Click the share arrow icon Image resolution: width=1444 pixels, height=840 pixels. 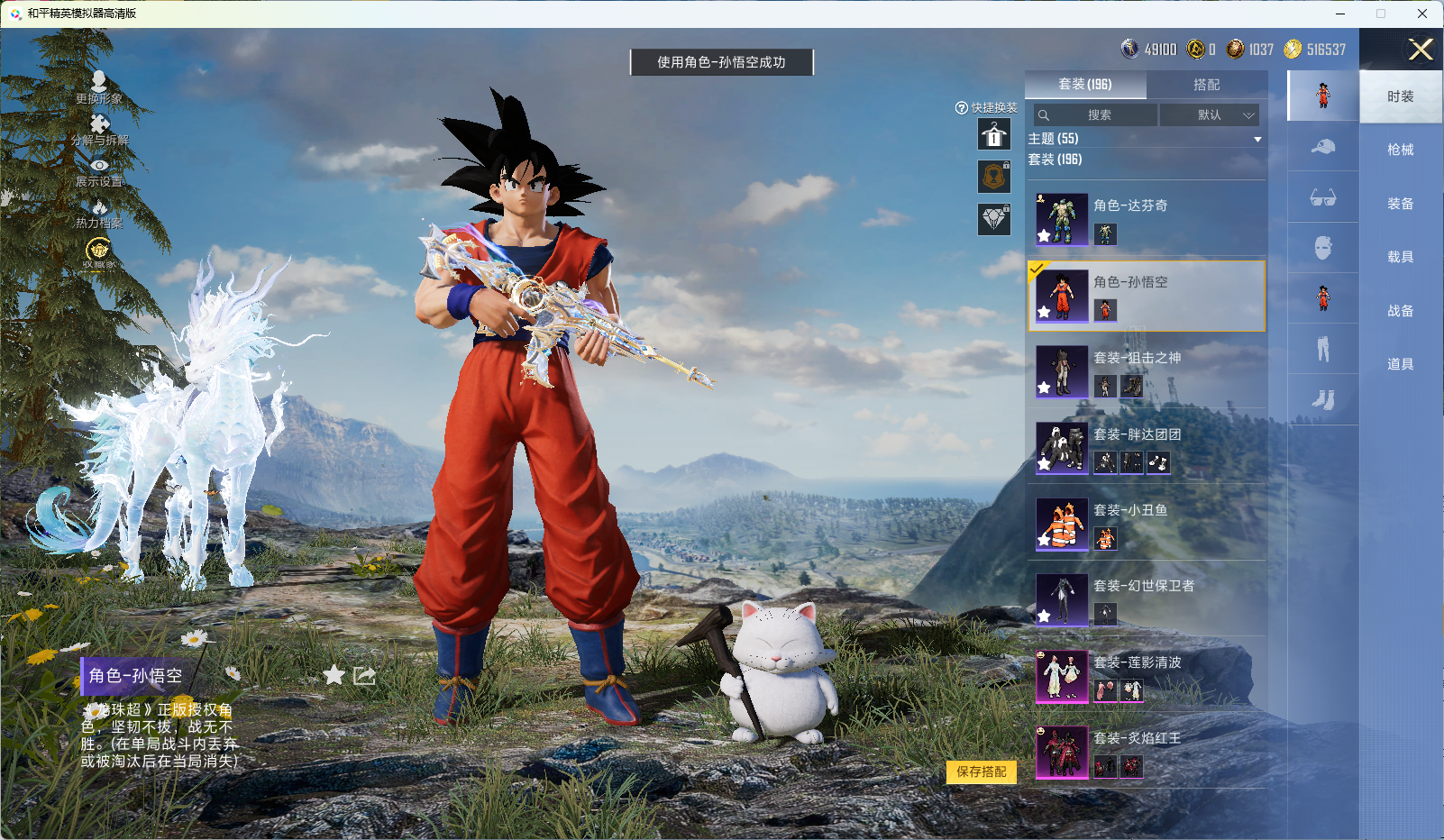click(364, 676)
